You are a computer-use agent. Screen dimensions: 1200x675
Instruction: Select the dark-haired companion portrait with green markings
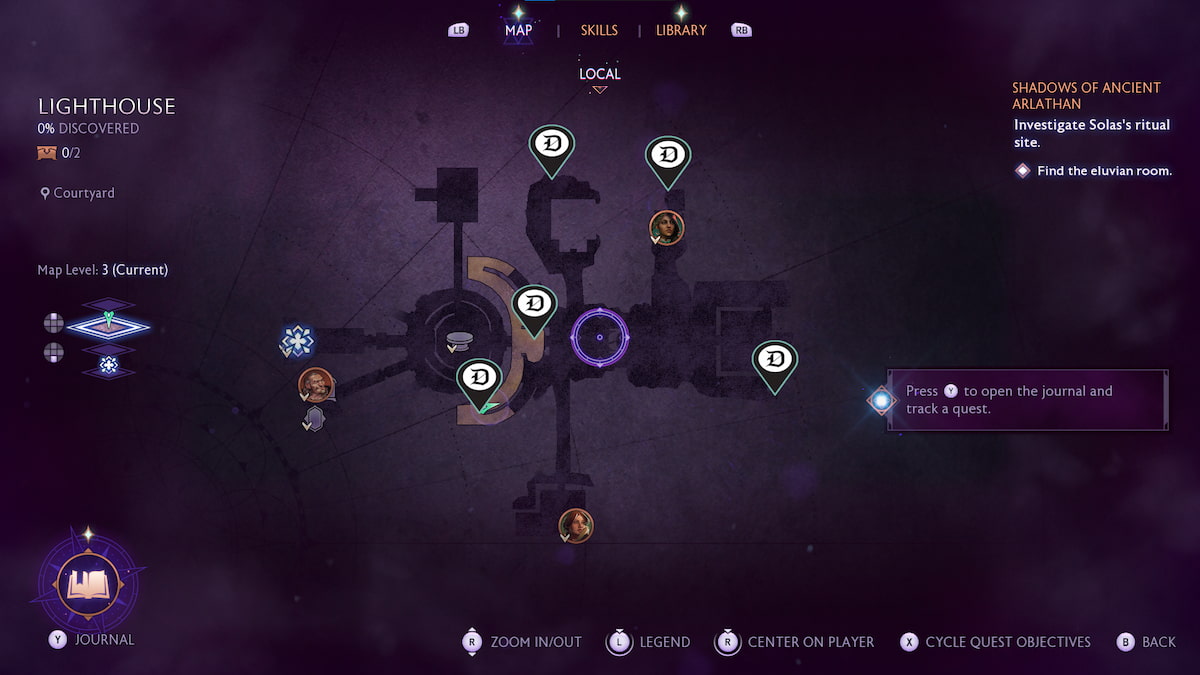pos(666,227)
